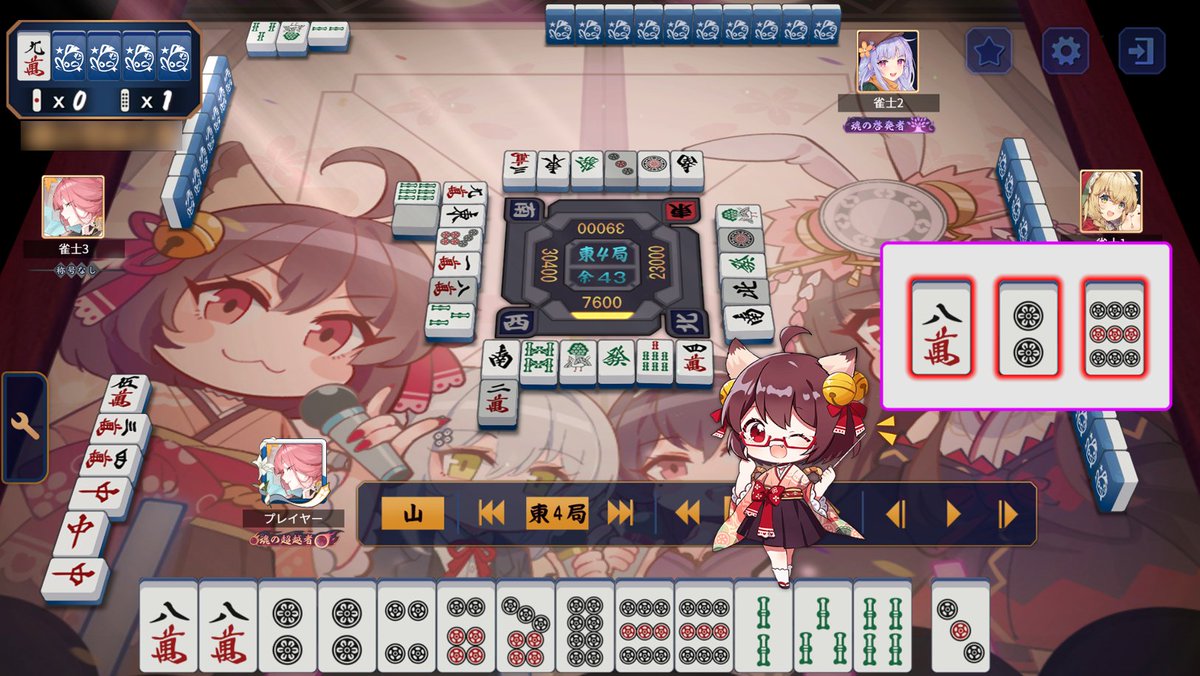Viewport: 1200px width, 676px height.
Task: Click the star favorite button
Action: point(989,51)
